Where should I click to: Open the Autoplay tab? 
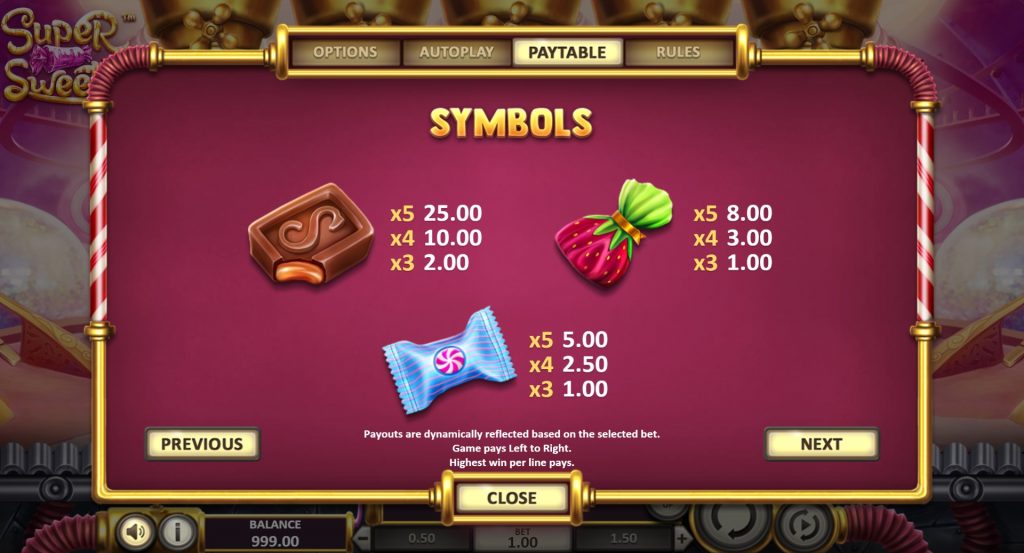(x=456, y=52)
